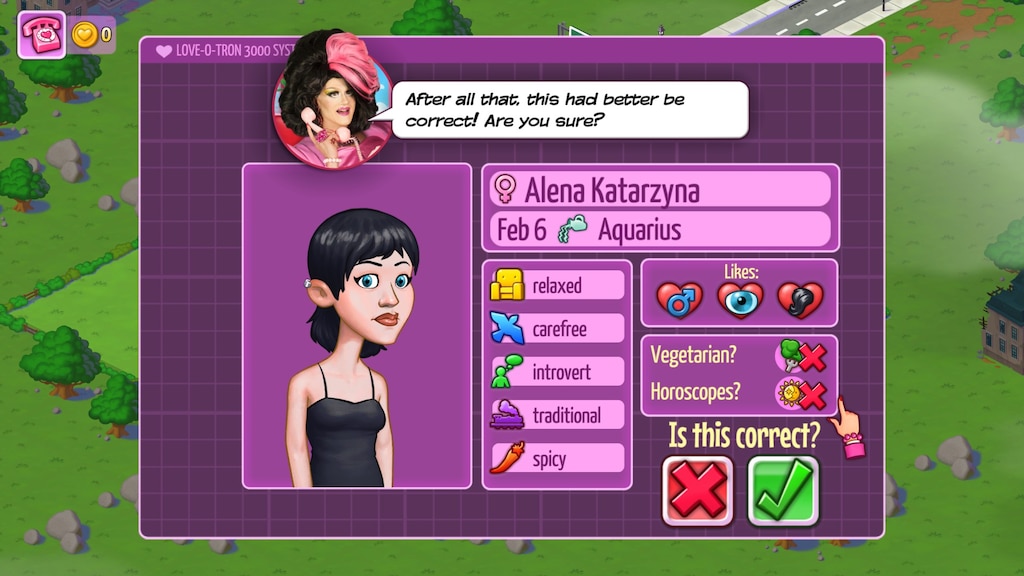The width and height of the screenshot is (1024, 576).
Task: Toggle the Vegetarian answer mark
Action: pos(803,356)
